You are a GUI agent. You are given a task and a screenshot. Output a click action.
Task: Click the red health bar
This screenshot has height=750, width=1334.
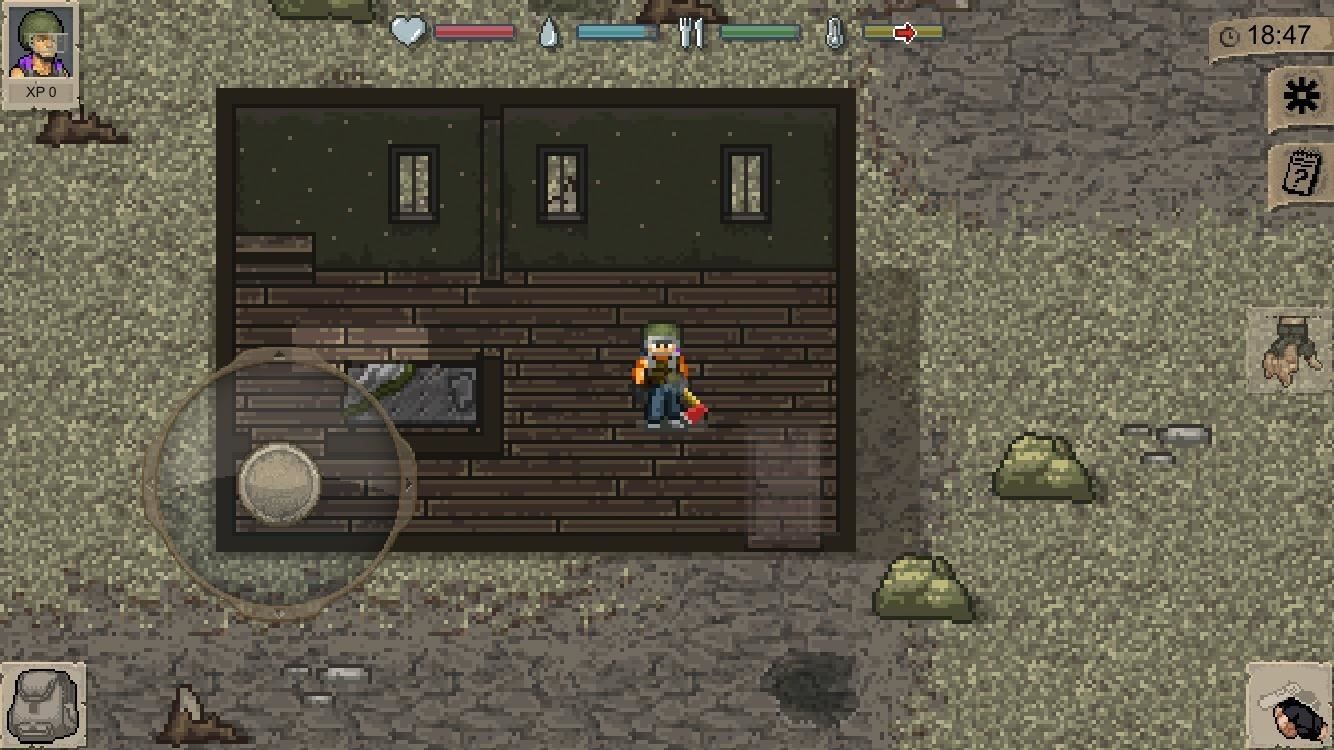tap(475, 31)
